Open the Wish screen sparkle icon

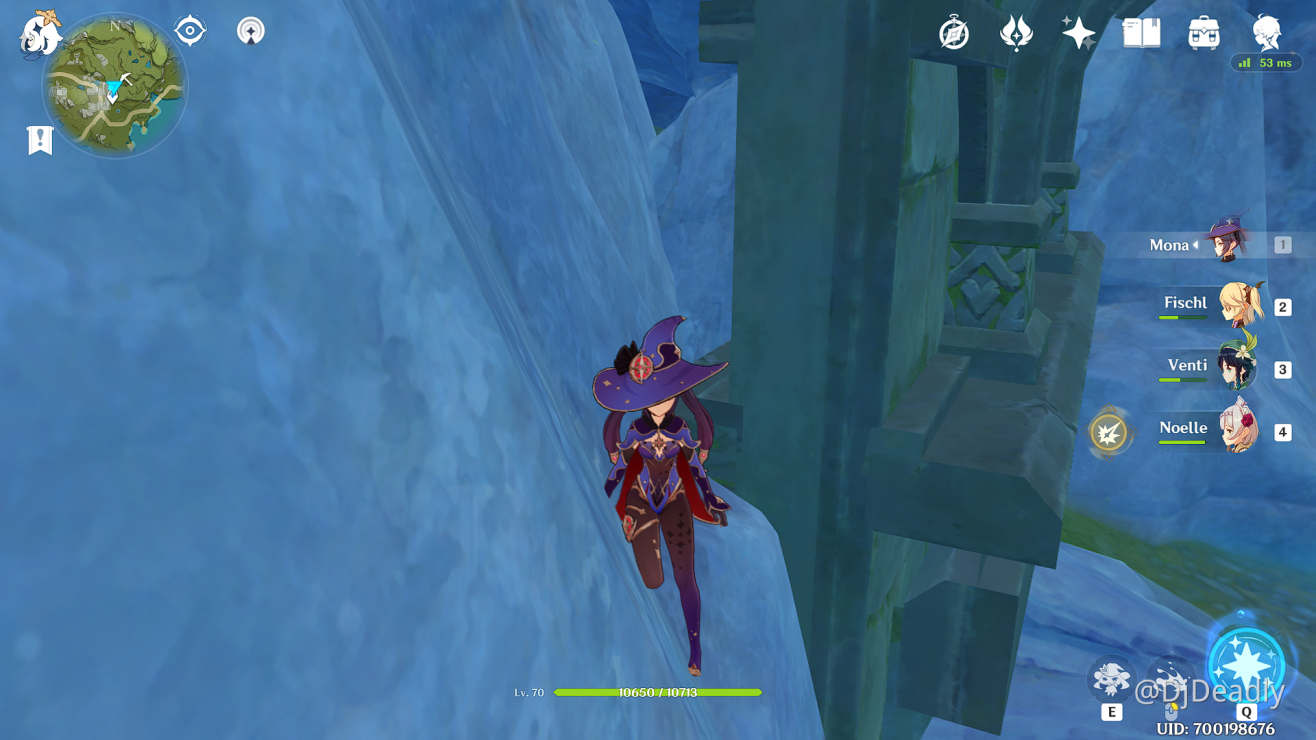tap(1077, 33)
